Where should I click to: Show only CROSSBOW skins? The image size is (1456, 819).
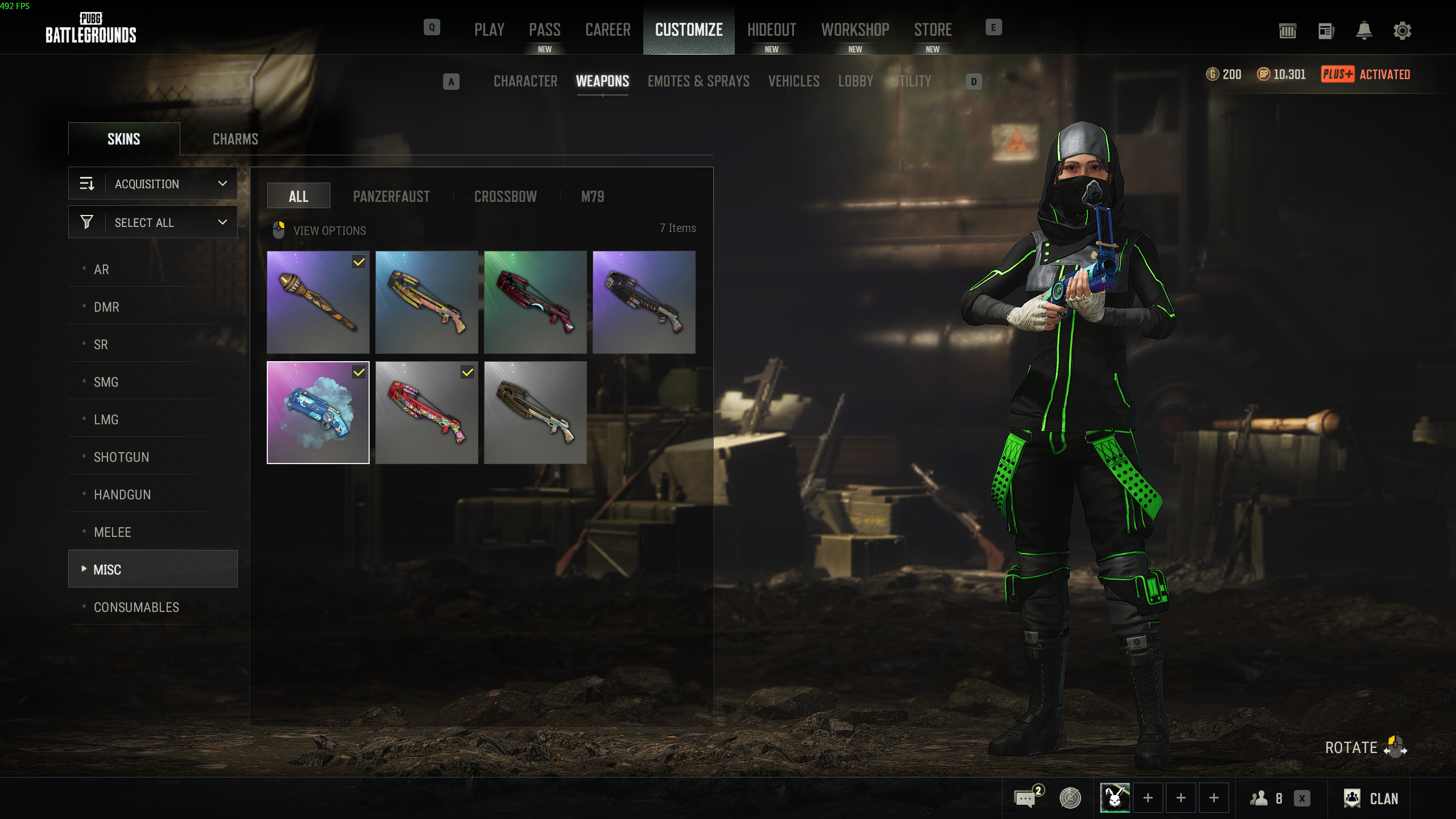tap(505, 197)
